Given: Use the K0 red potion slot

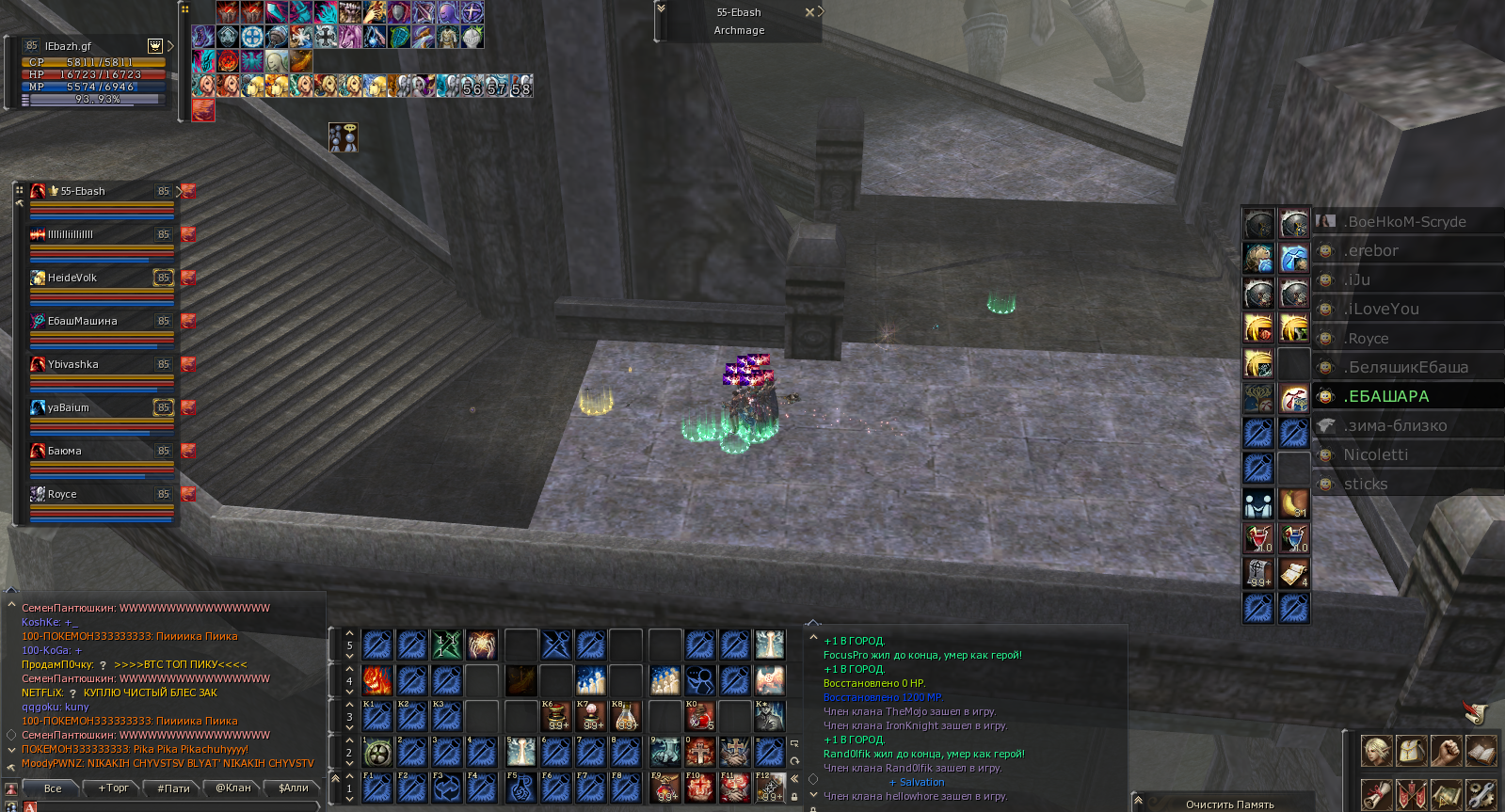Looking at the screenshot, I should pyautogui.click(x=699, y=717).
